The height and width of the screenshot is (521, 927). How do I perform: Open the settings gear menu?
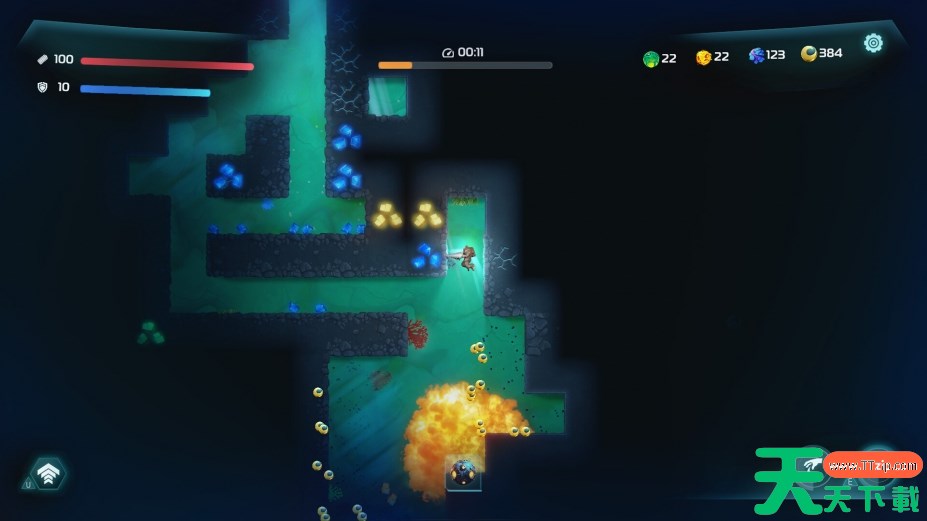click(x=873, y=43)
